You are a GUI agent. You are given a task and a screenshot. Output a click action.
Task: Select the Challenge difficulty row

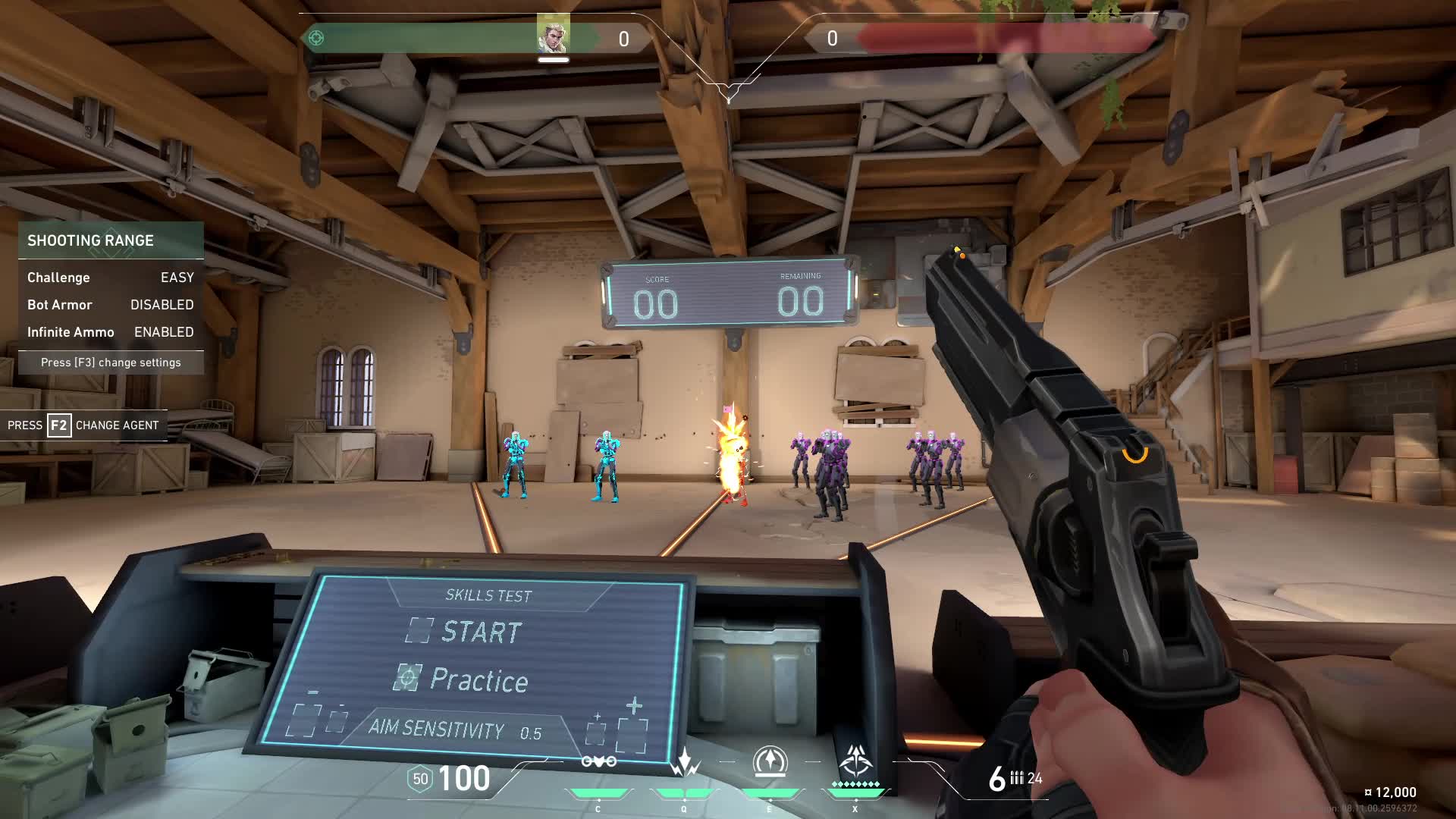click(111, 278)
